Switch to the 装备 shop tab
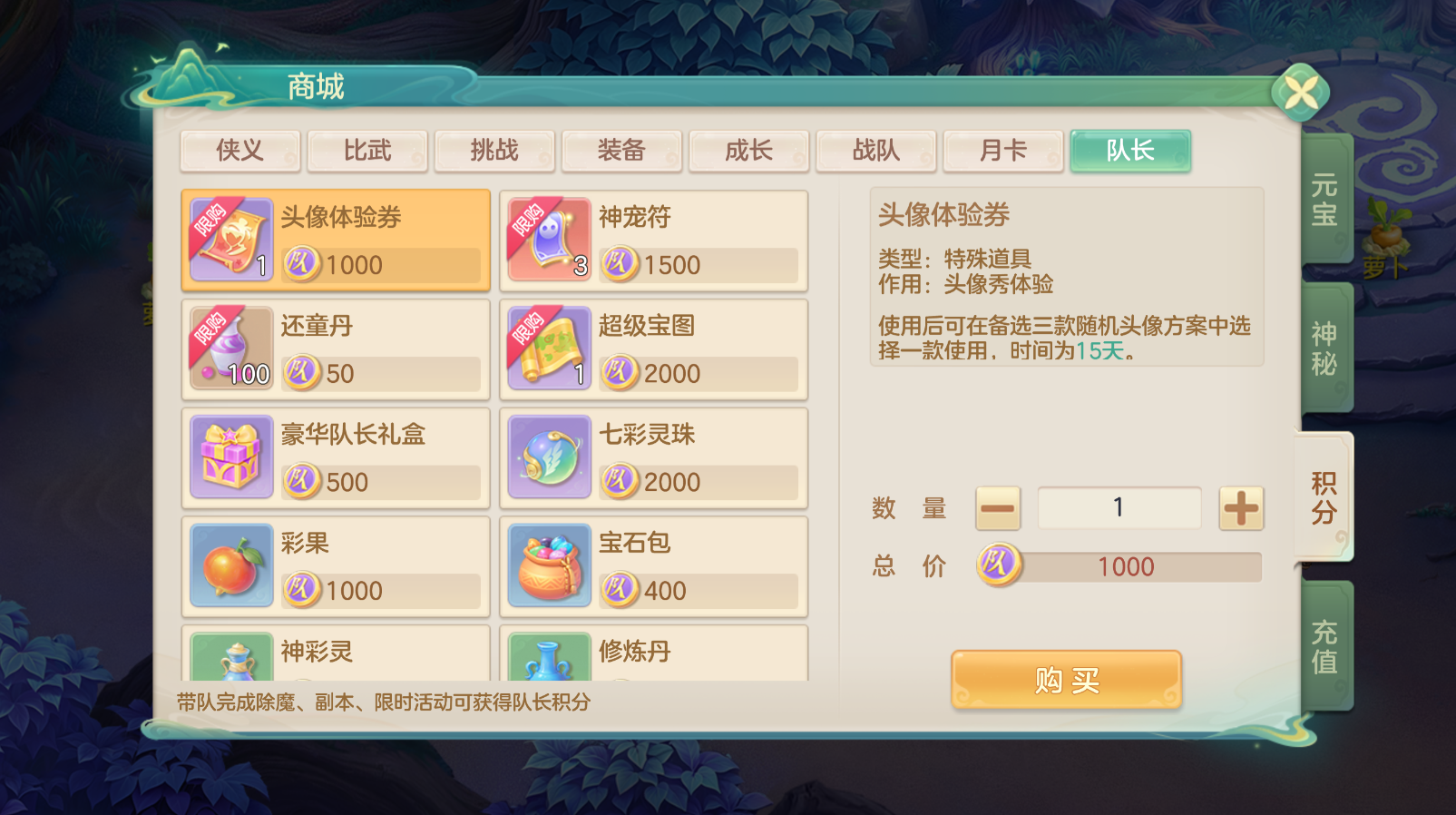Image resolution: width=1456 pixels, height=815 pixels. [x=622, y=151]
